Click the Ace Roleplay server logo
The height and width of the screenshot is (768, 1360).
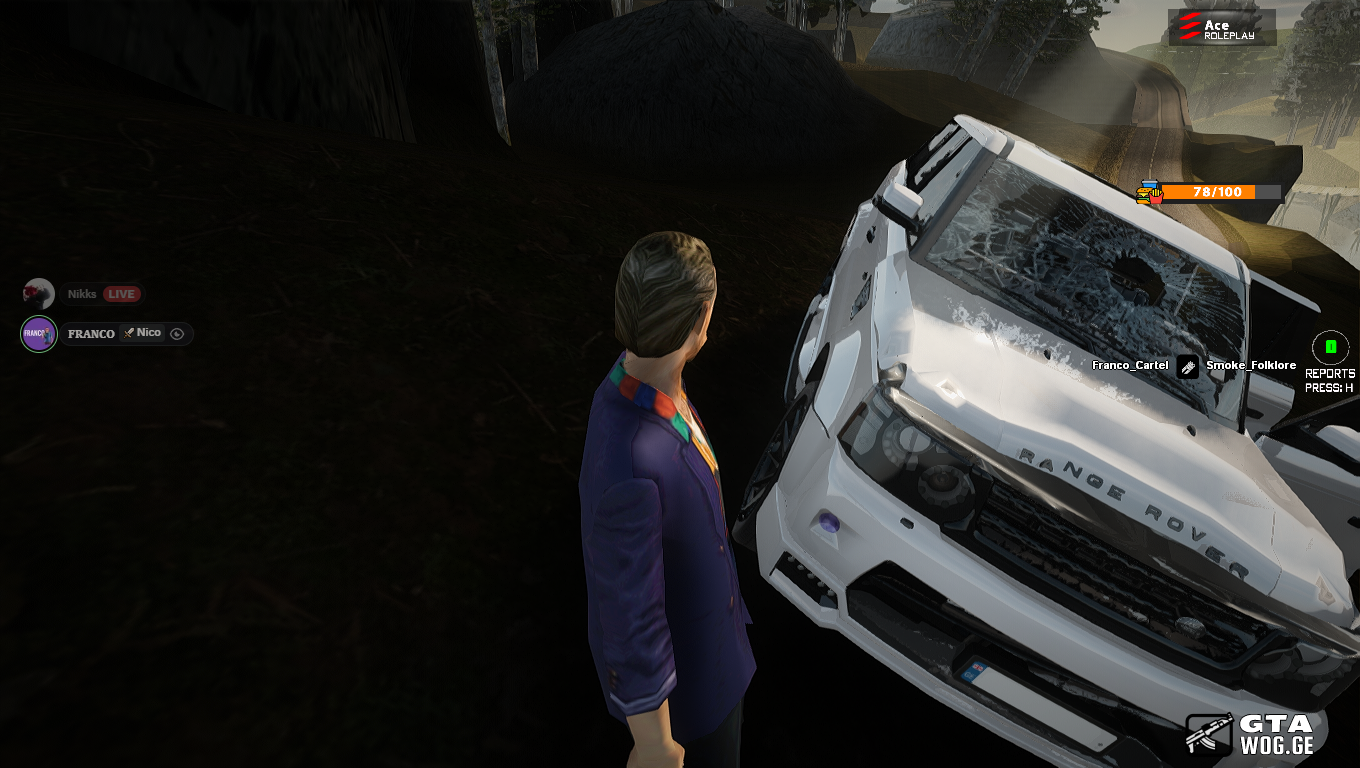[x=1221, y=27]
